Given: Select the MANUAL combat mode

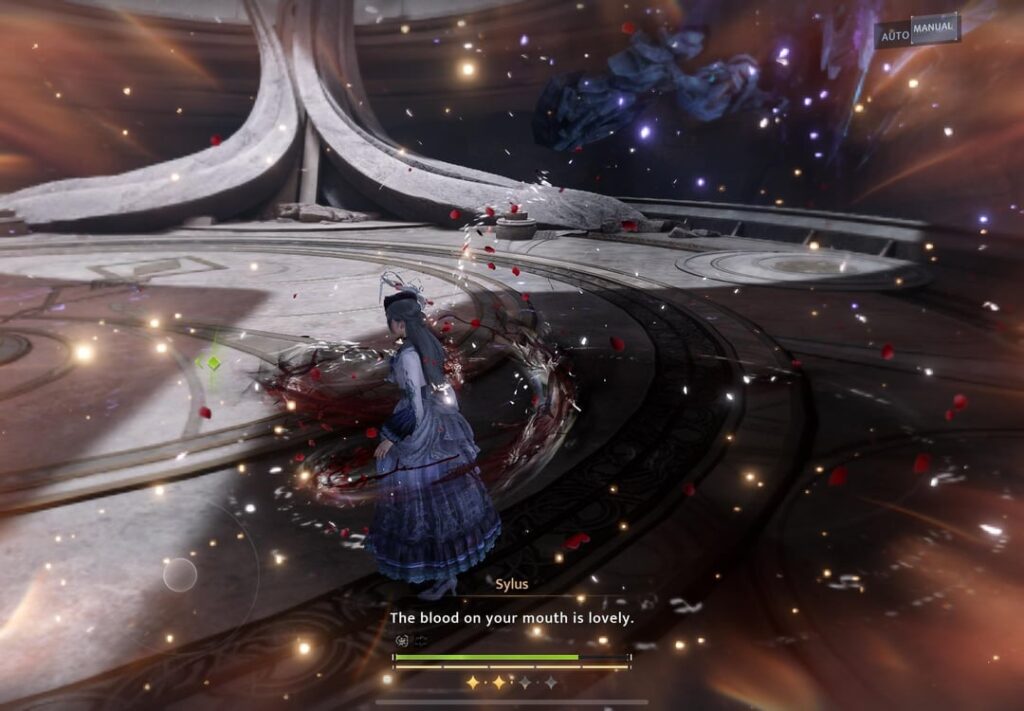Looking at the screenshot, I should pos(934,29).
